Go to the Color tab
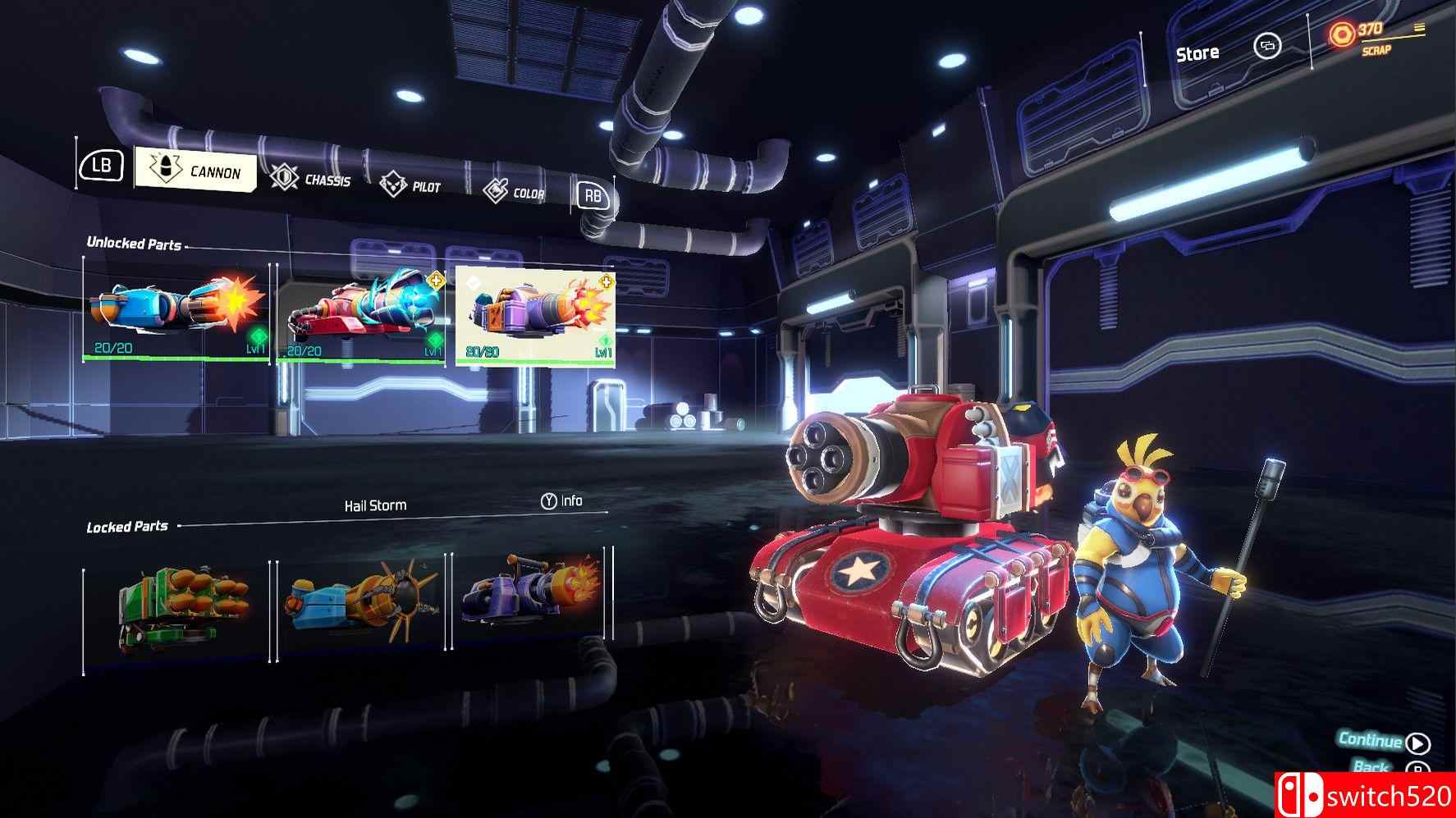The width and height of the screenshot is (1456, 818). (515, 192)
